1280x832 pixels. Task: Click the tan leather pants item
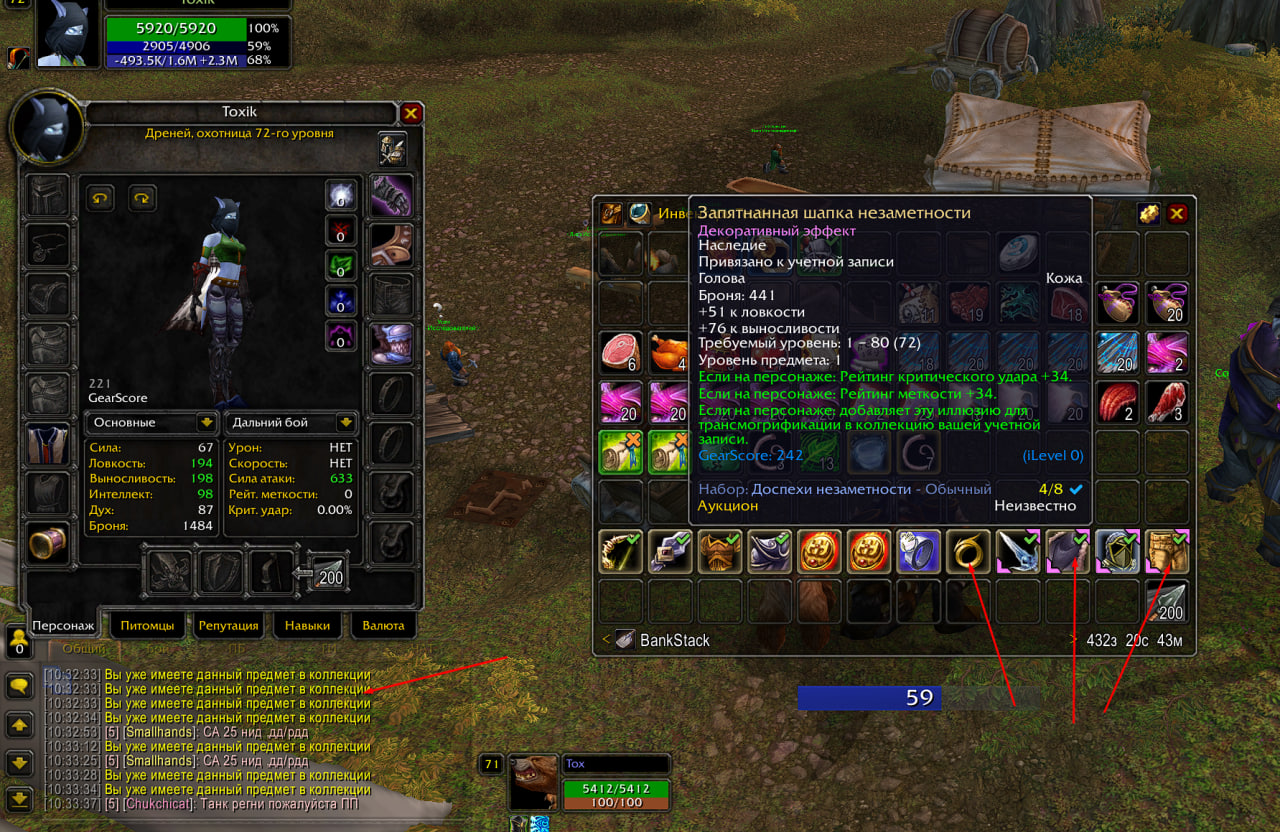click(1166, 552)
